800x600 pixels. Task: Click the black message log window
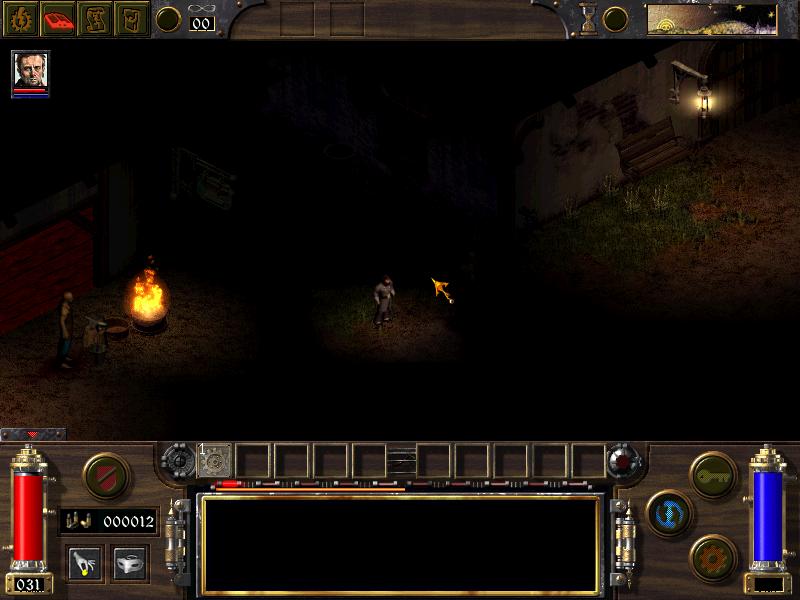click(x=400, y=544)
